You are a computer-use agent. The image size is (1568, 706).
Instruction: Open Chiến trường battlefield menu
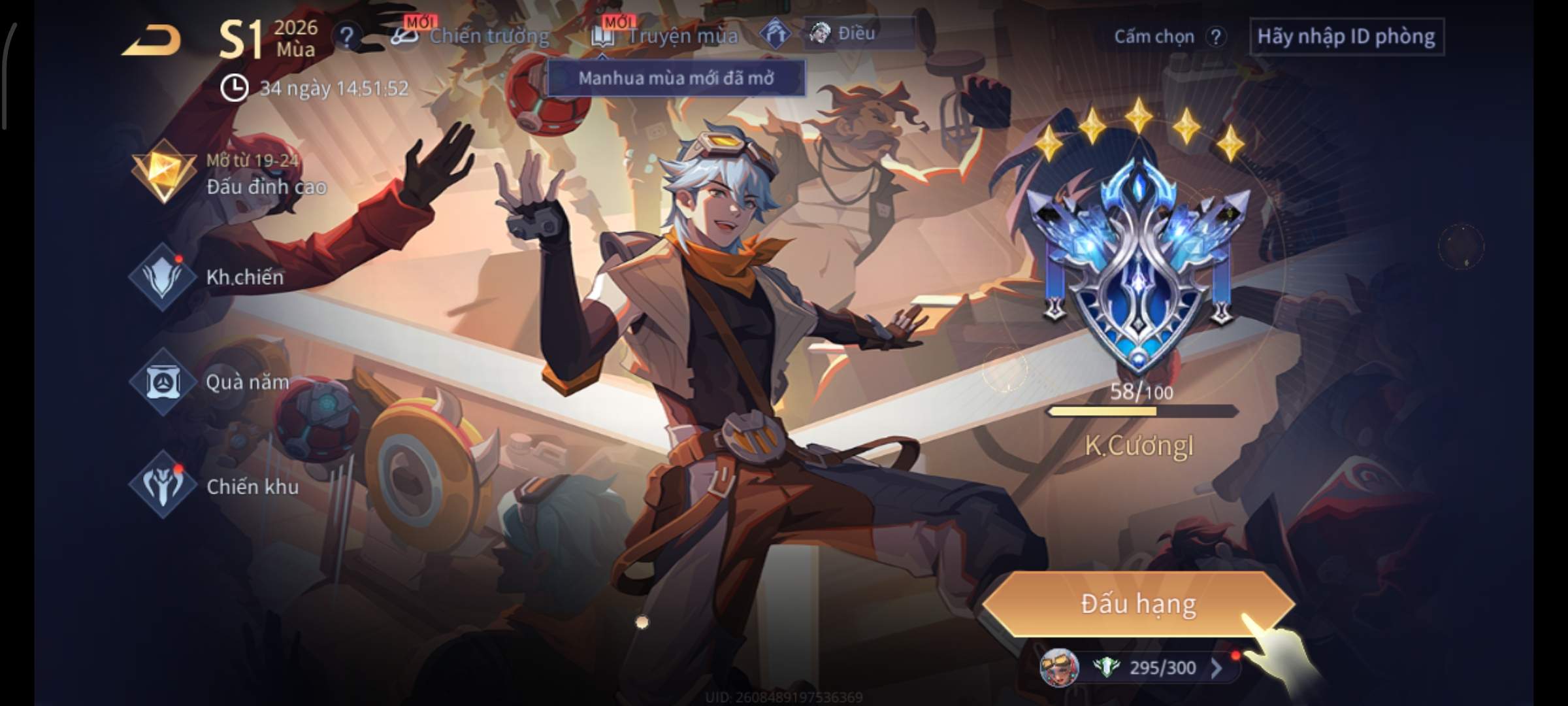point(472,36)
